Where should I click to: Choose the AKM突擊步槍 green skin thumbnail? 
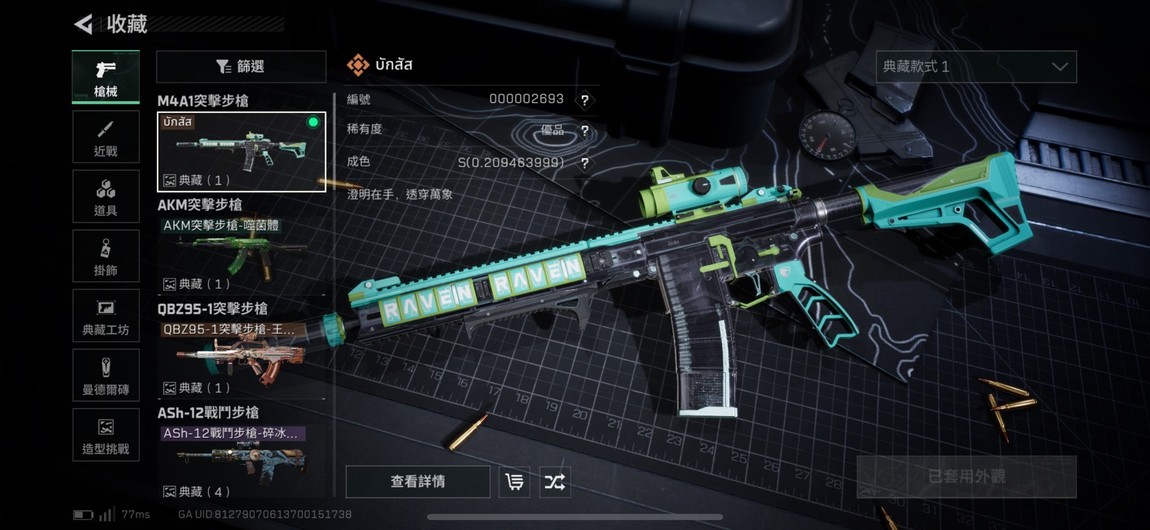(241, 255)
